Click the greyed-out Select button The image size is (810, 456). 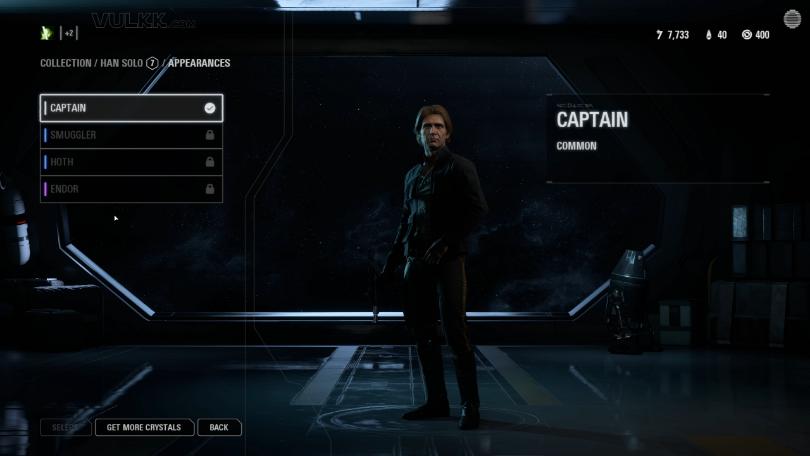(x=65, y=427)
